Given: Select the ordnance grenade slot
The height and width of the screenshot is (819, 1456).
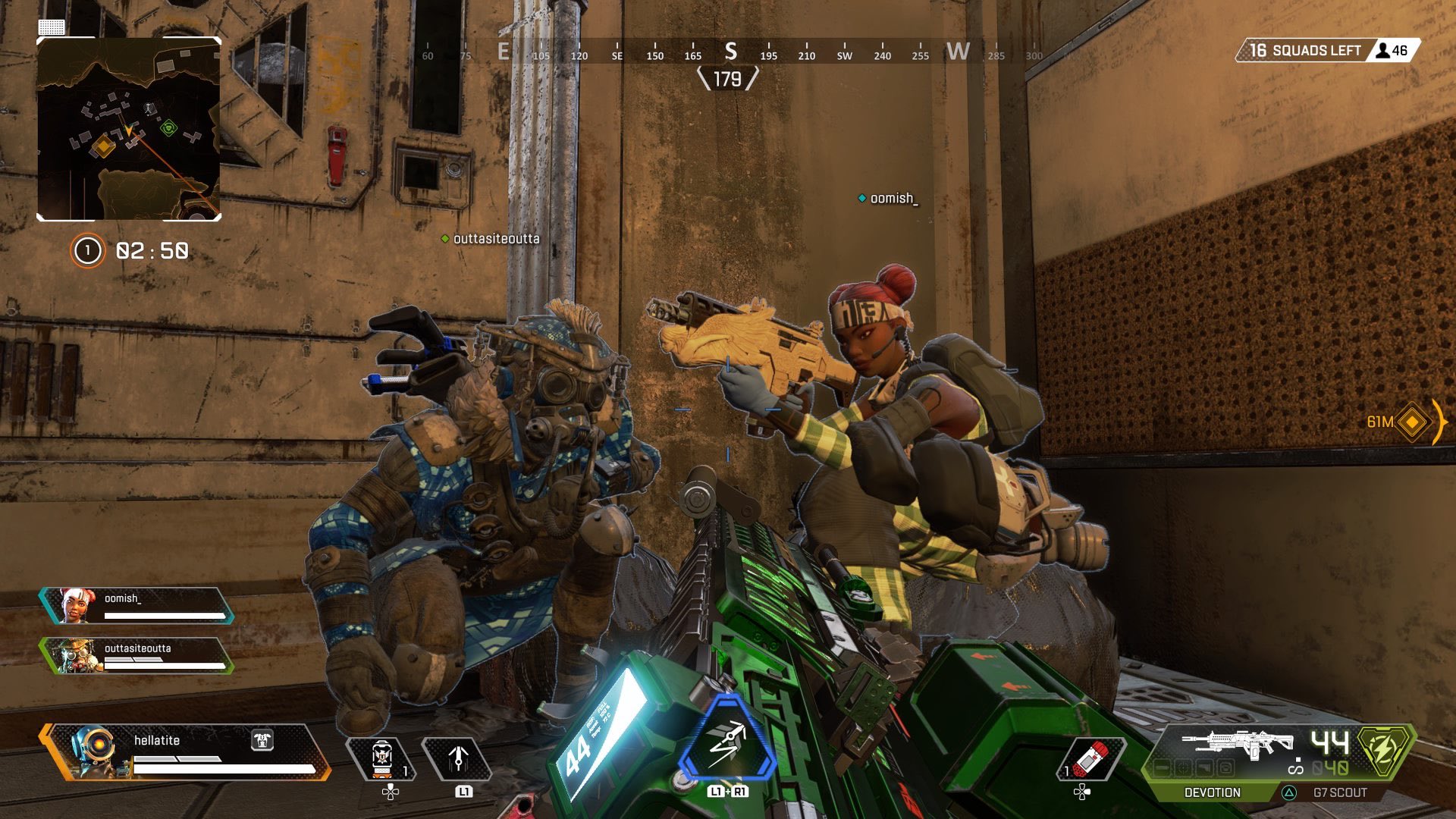Looking at the screenshot, I should click(381, 758).
